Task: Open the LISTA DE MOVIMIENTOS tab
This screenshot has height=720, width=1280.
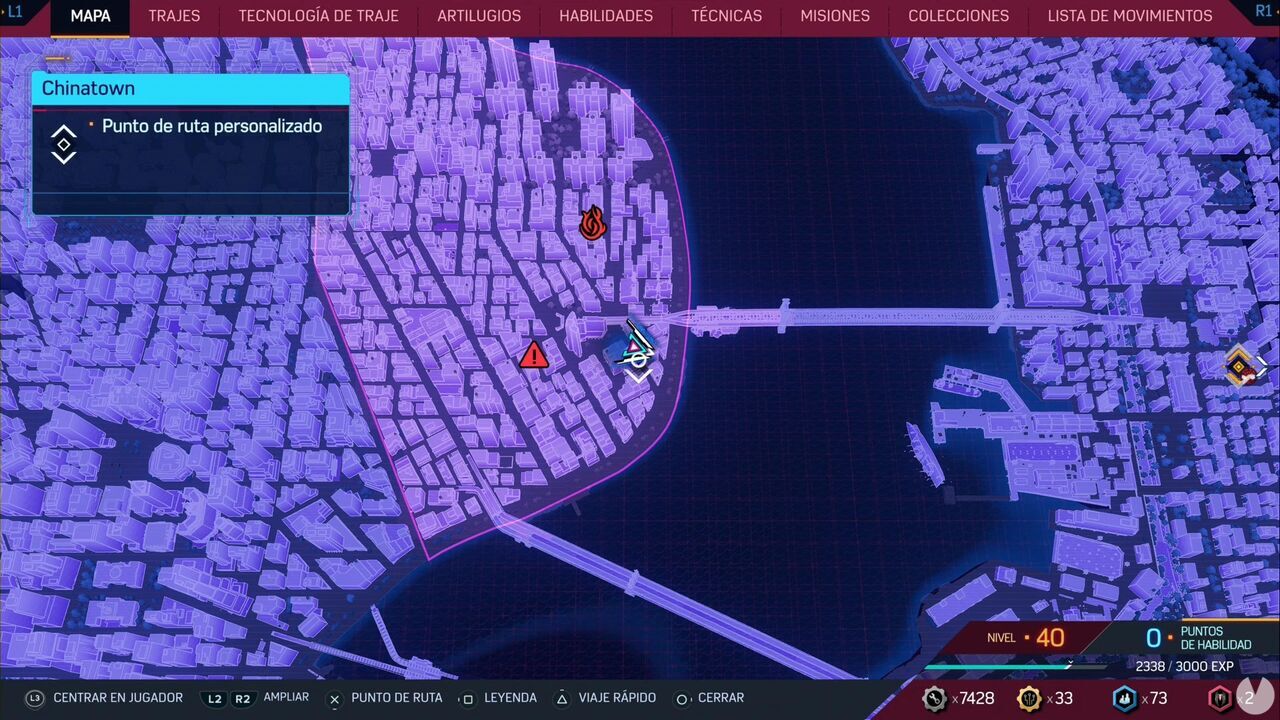Action: tap(1130, 16)
